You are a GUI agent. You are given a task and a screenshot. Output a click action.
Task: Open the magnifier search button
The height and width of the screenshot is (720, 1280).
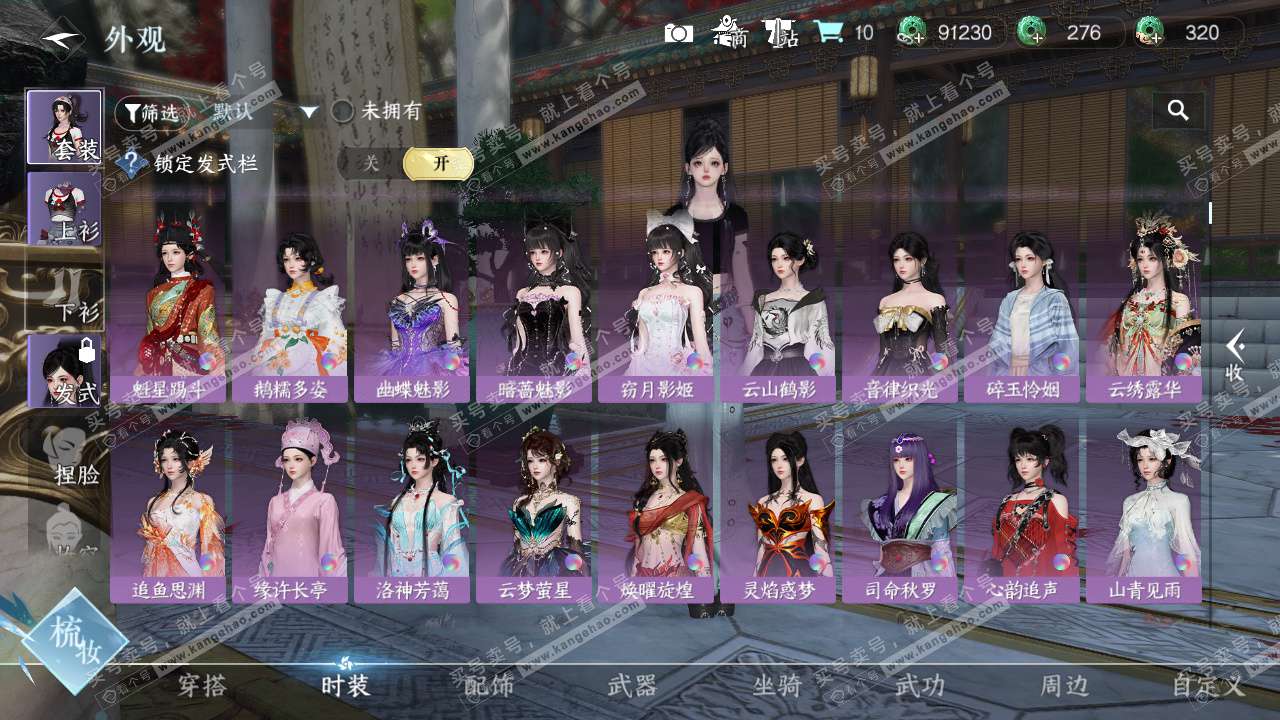[1178, 111]
